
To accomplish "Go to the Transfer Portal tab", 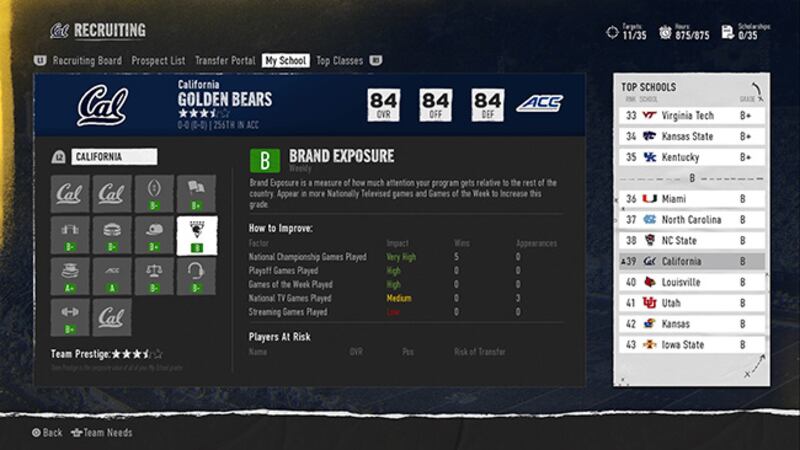I will [x=224, y=61].
